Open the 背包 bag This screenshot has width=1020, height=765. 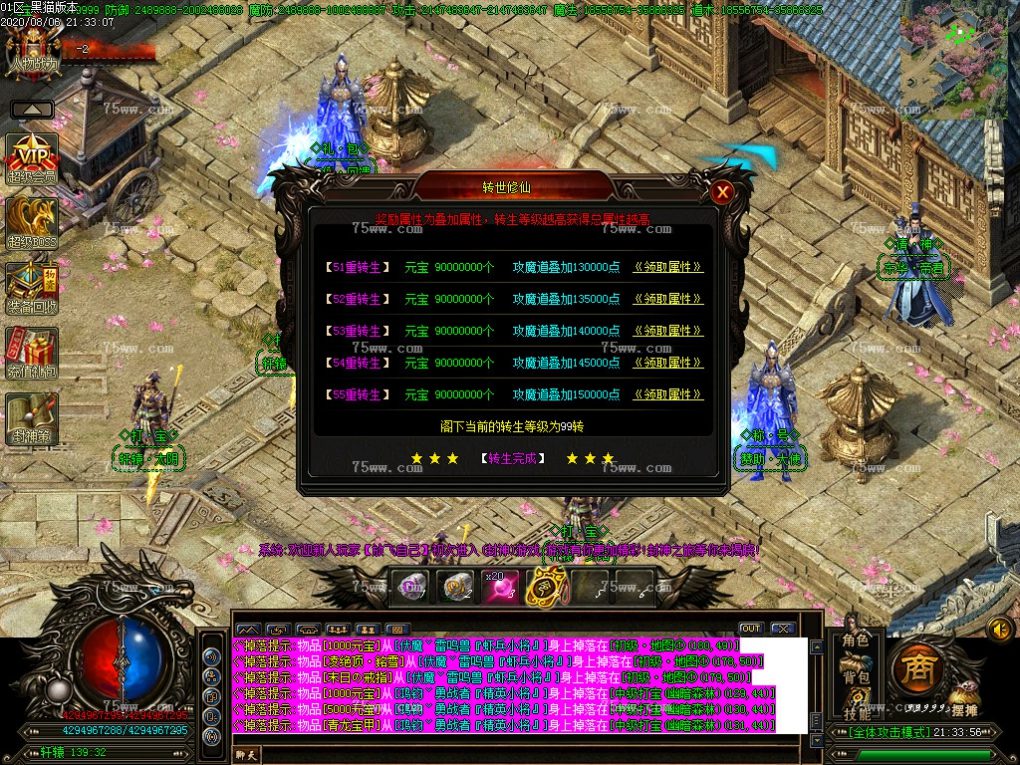(855, 678)
